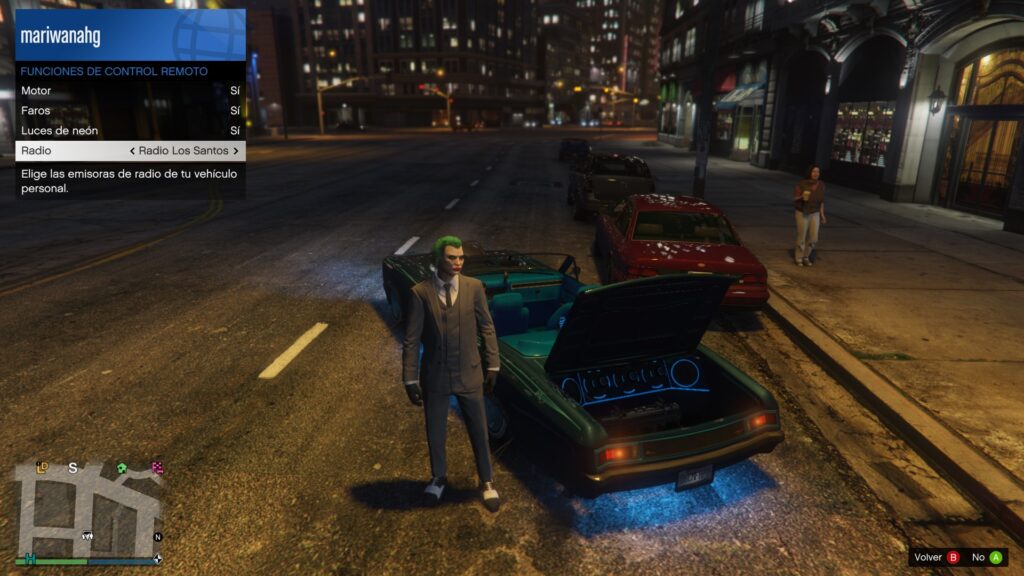Switch to the previous radio station arrow
The height and width of the screenshot is (576, 1024).
pos(133,151)
